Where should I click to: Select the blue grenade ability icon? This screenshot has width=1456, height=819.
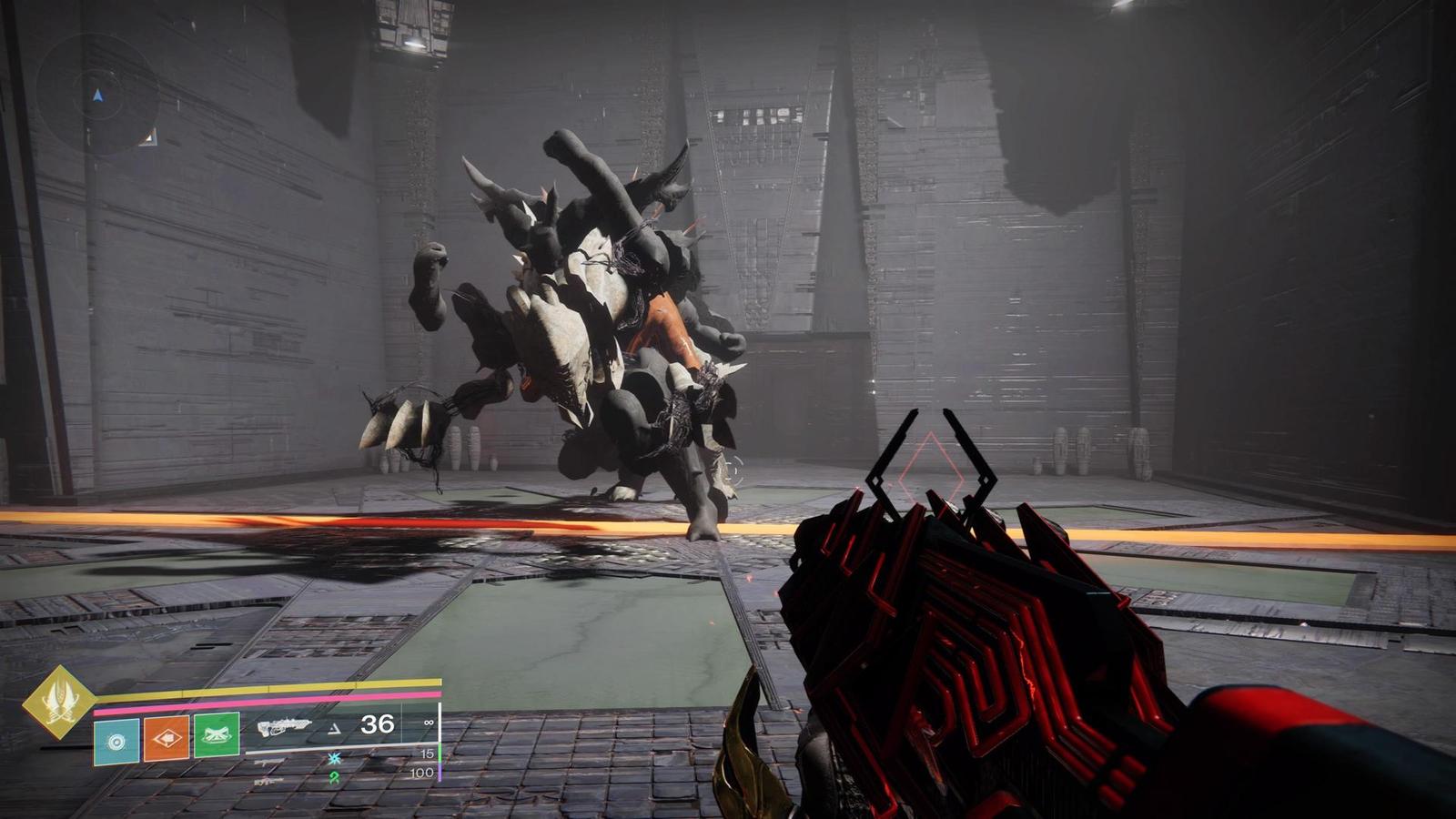point(116,742)
